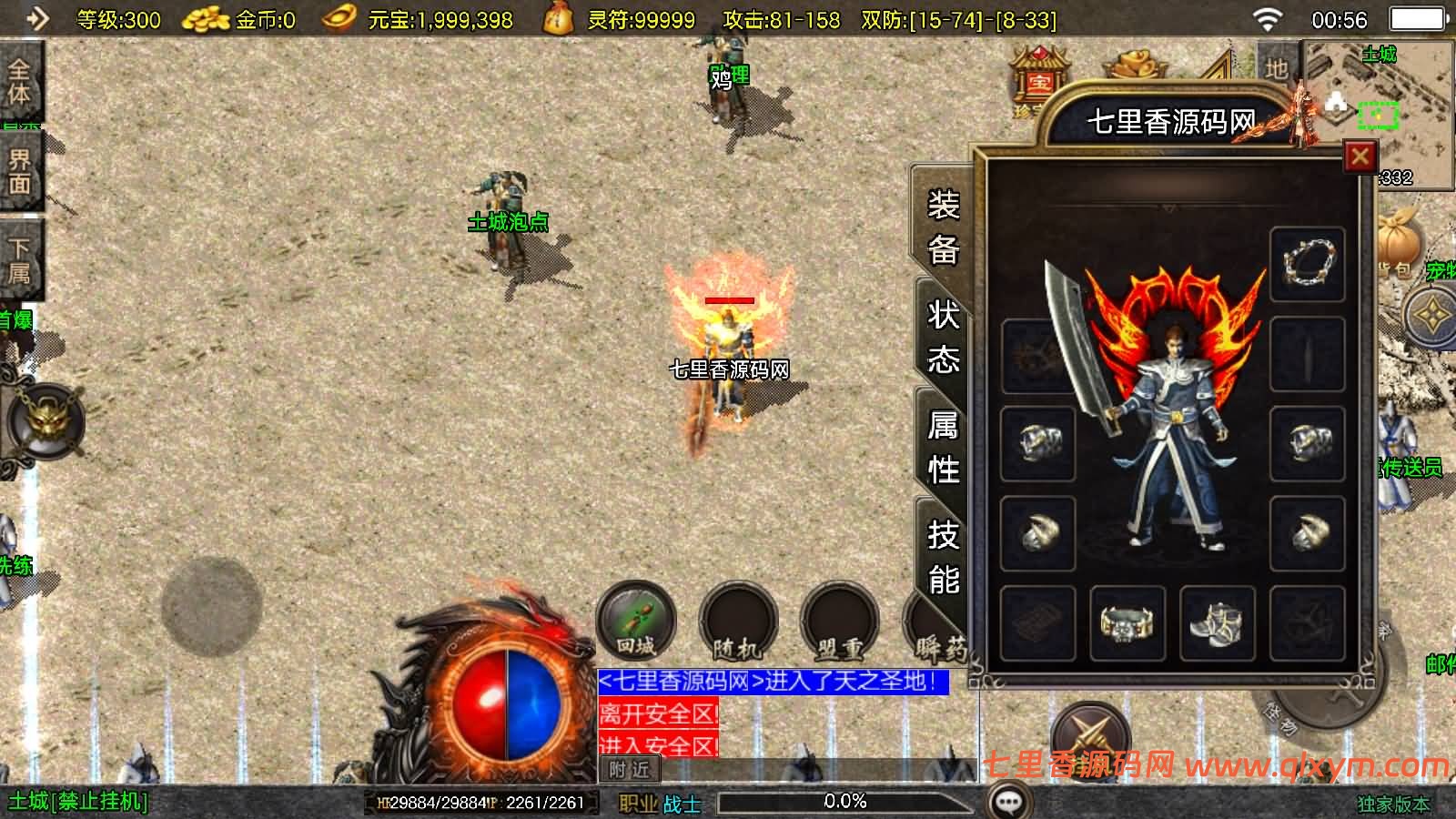Tap the 回城 return-to-town icon

tap(637, 622)
